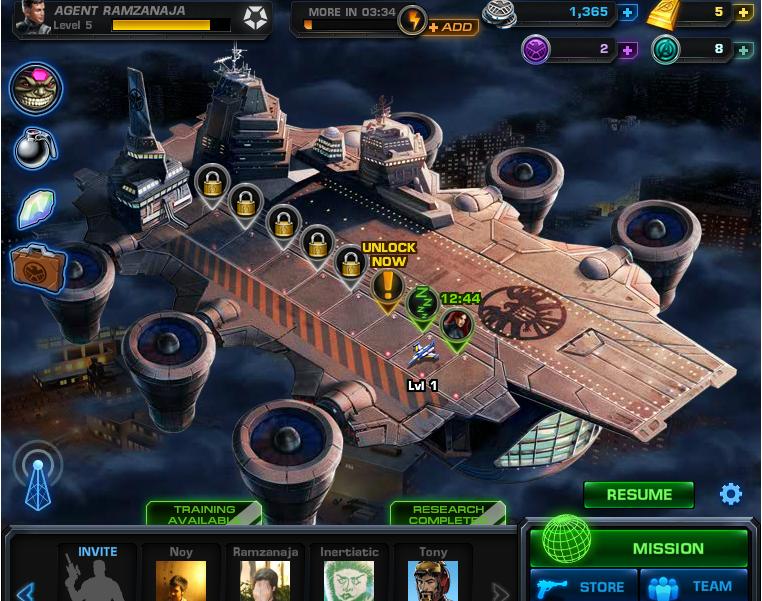Select the Invite friend slot

(97, 573)
